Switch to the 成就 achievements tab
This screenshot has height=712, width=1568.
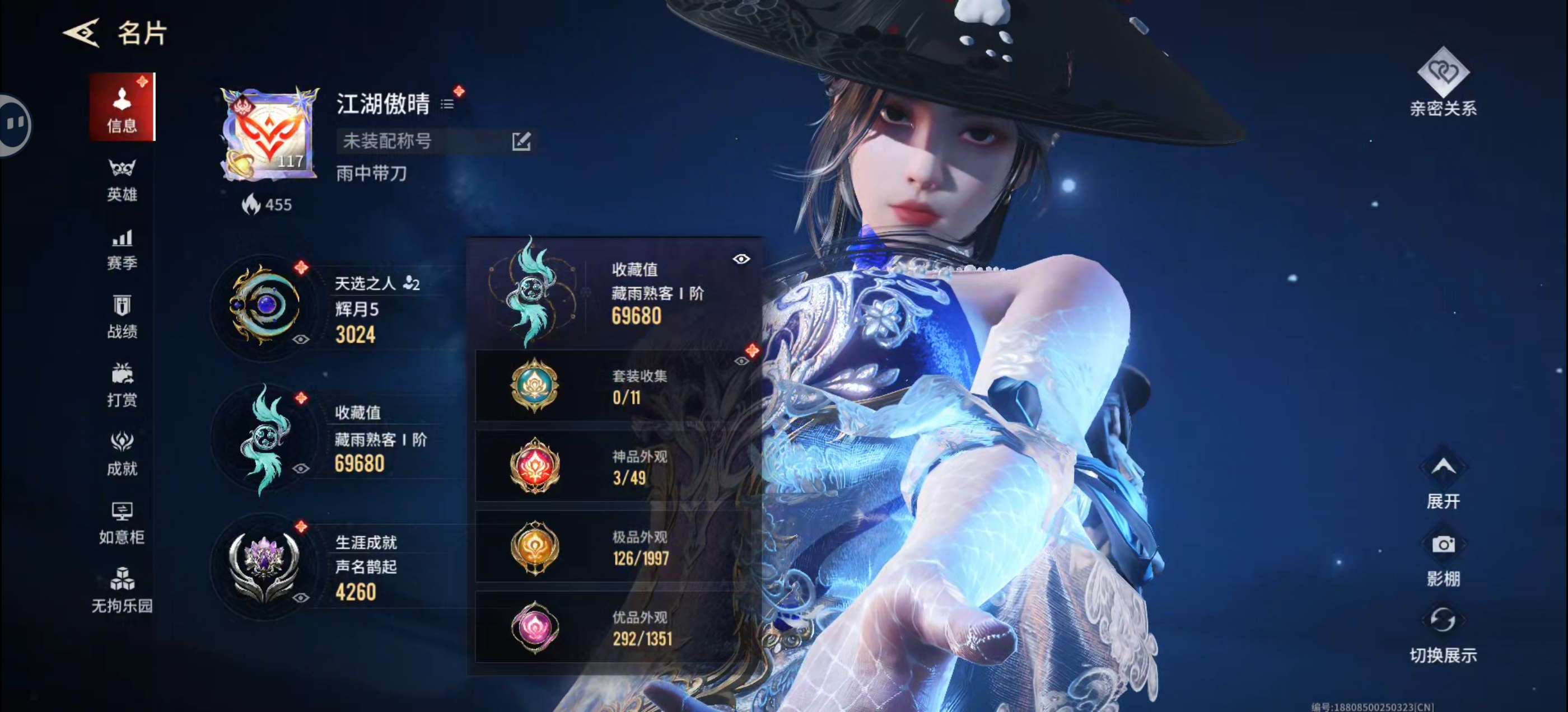click(x=122, y=453)
